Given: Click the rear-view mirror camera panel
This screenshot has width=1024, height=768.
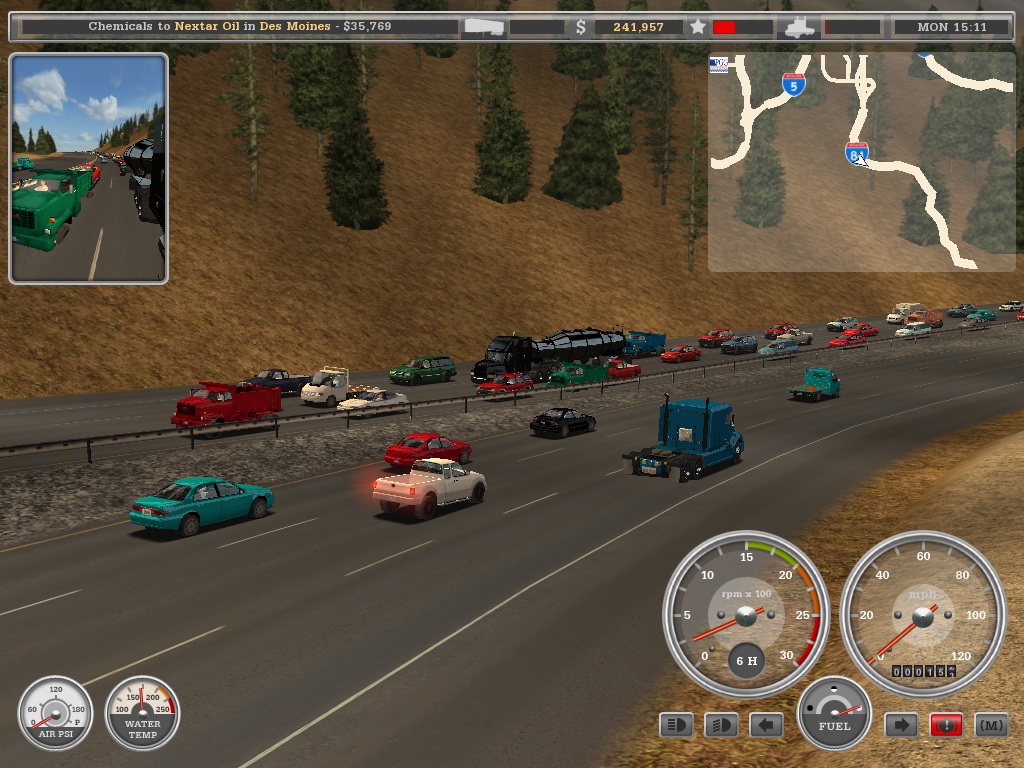Looking at the screenshot, I should pos(88,169).
